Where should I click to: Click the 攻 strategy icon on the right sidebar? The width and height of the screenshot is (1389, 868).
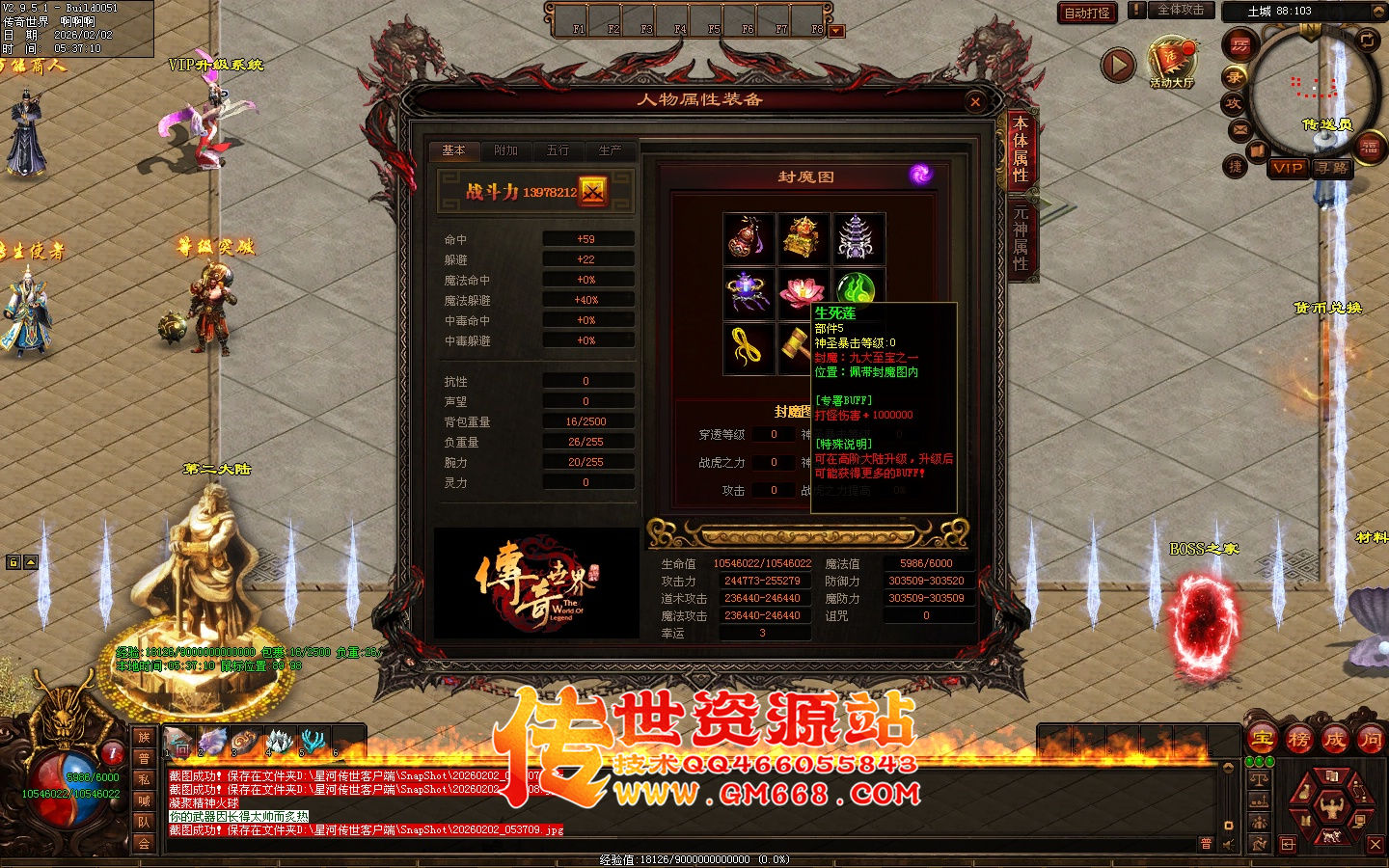tap(1233, 102)
